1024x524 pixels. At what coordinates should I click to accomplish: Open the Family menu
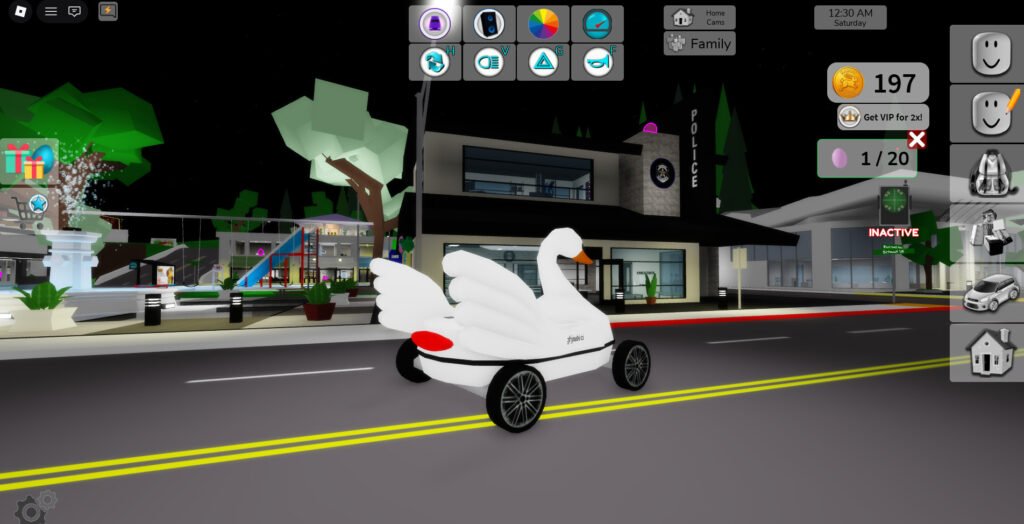[x=699, y=44]
